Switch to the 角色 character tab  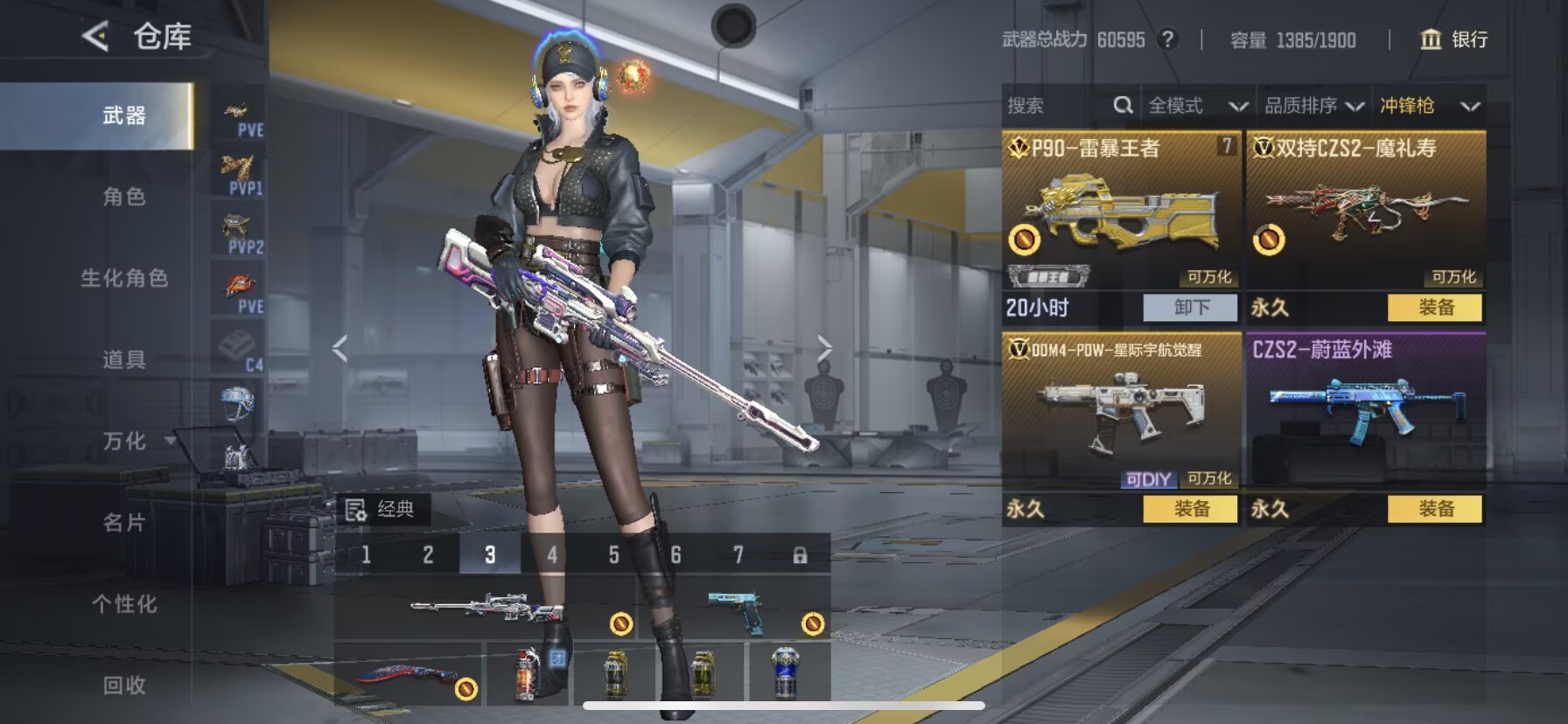[x=124, y=197]
